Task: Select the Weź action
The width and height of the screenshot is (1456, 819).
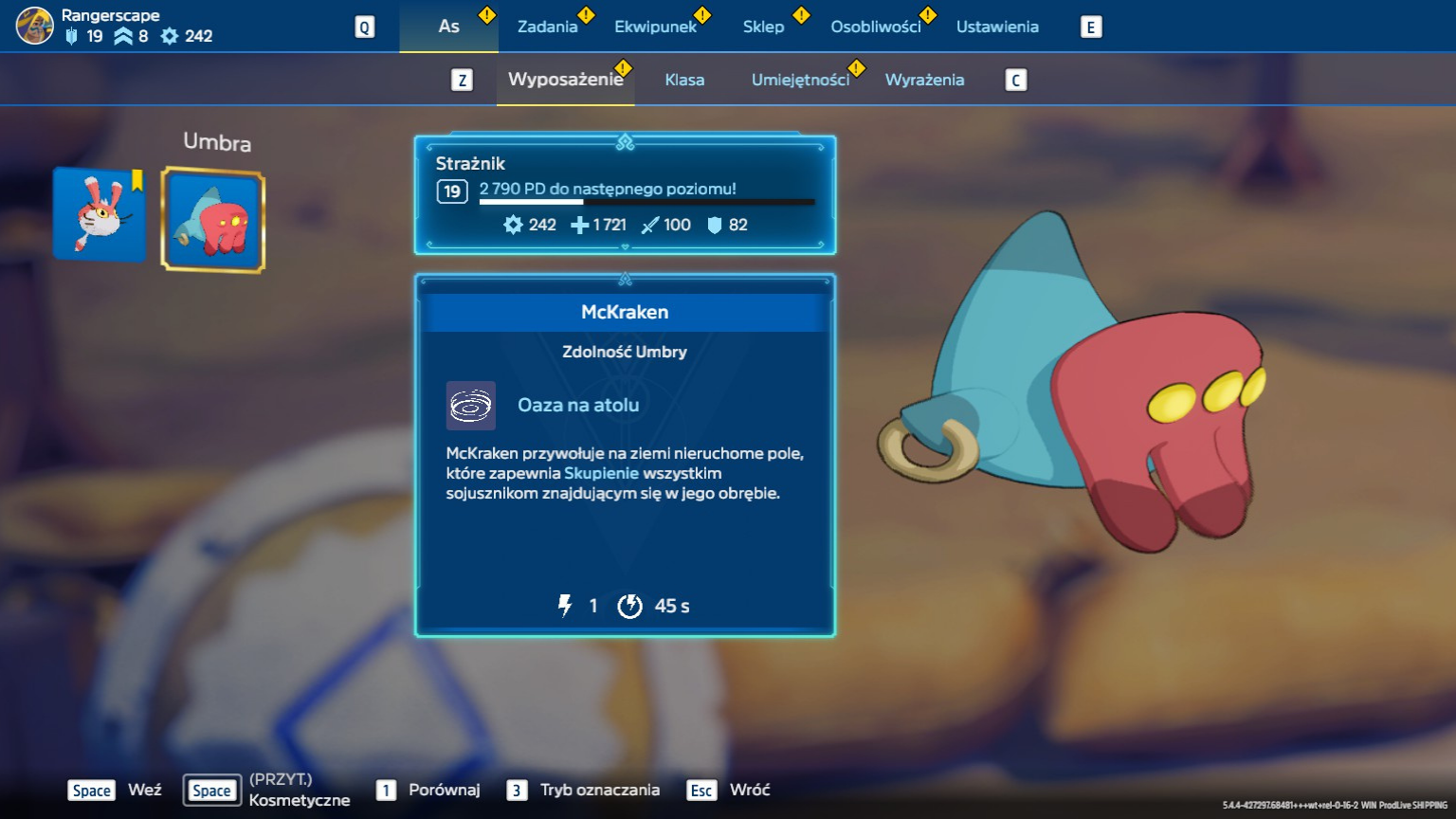Action: (144, 790)
